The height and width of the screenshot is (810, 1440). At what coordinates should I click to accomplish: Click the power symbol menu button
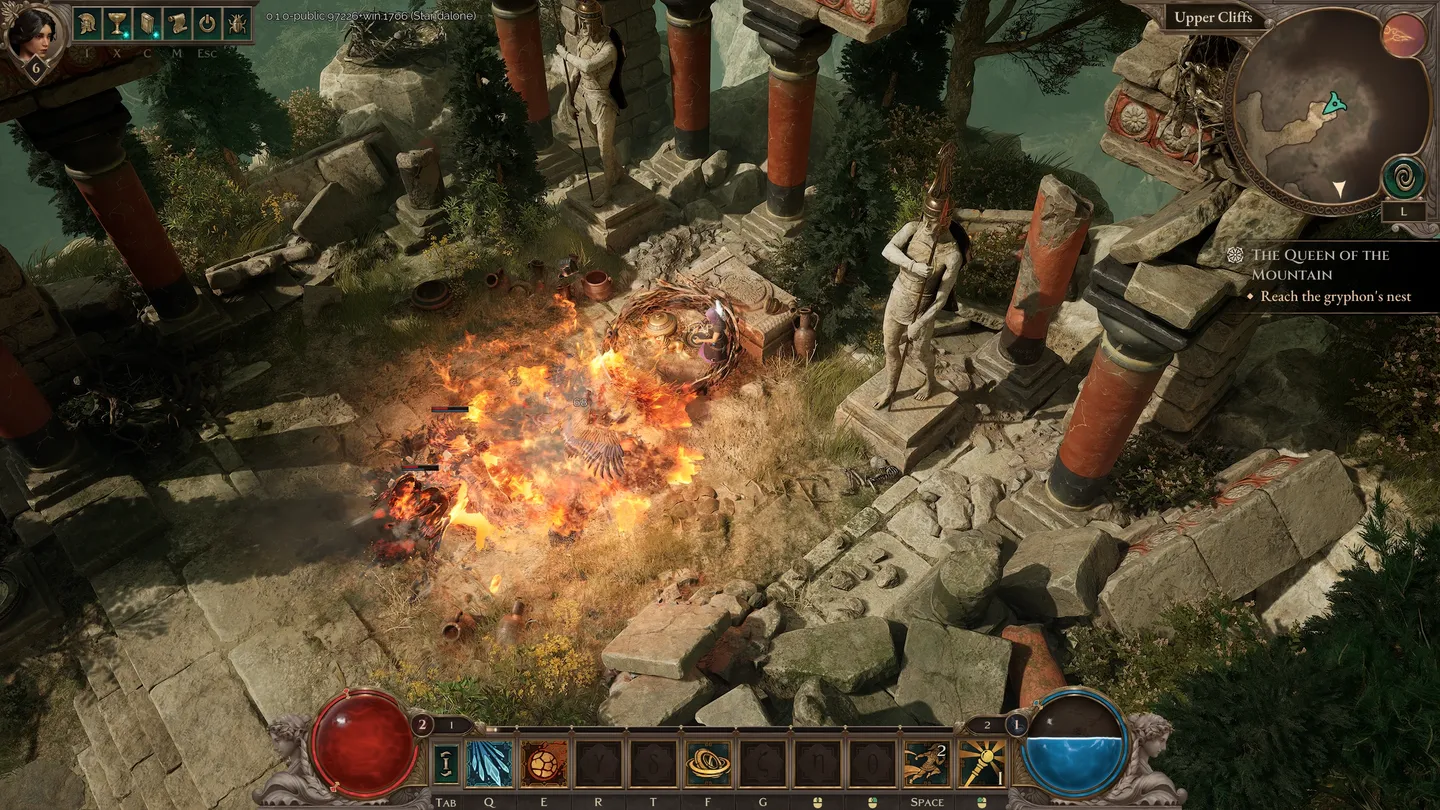pyautogui.click(x=208, y=23)
